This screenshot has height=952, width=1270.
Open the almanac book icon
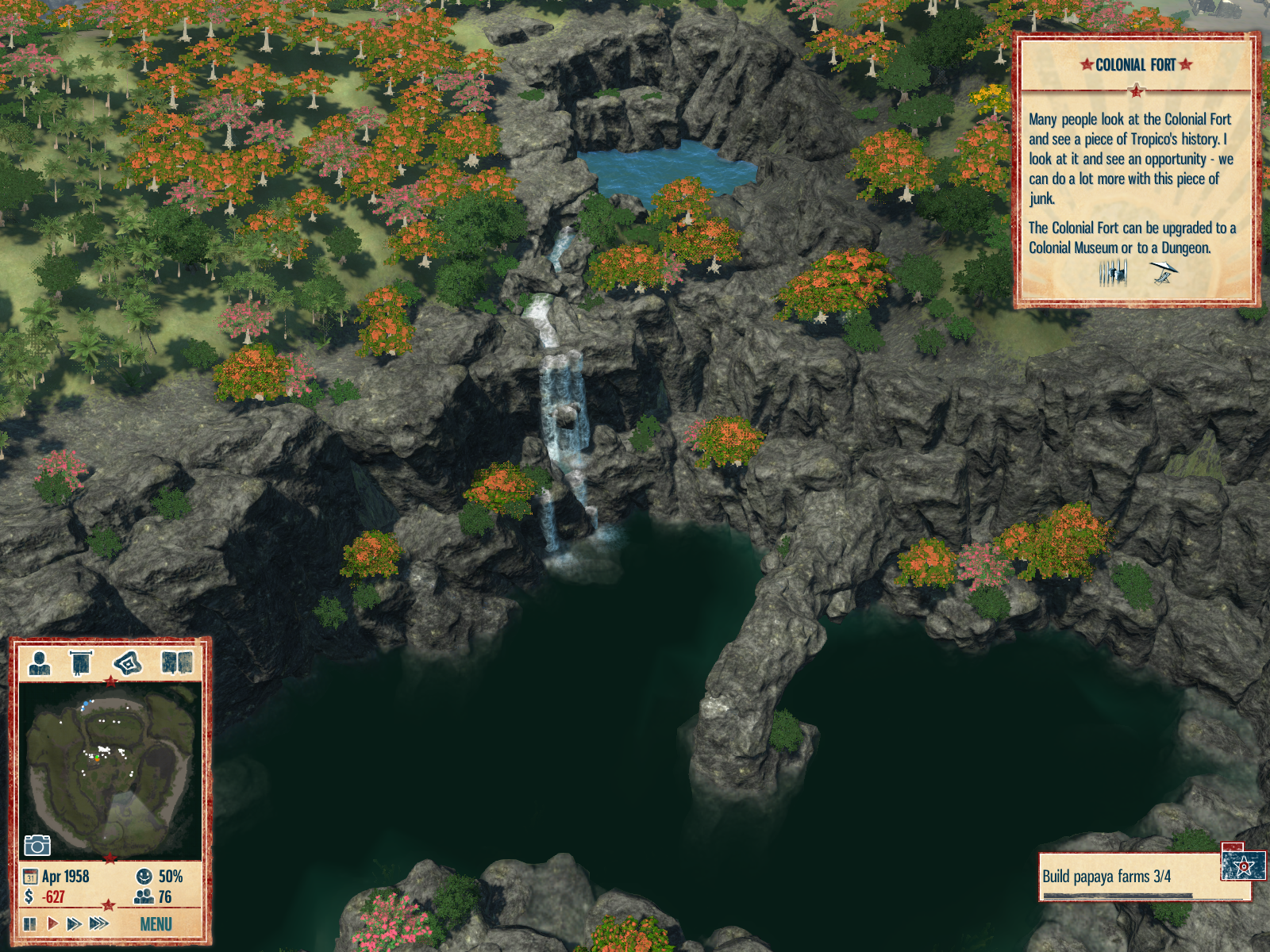click(176, 662)
